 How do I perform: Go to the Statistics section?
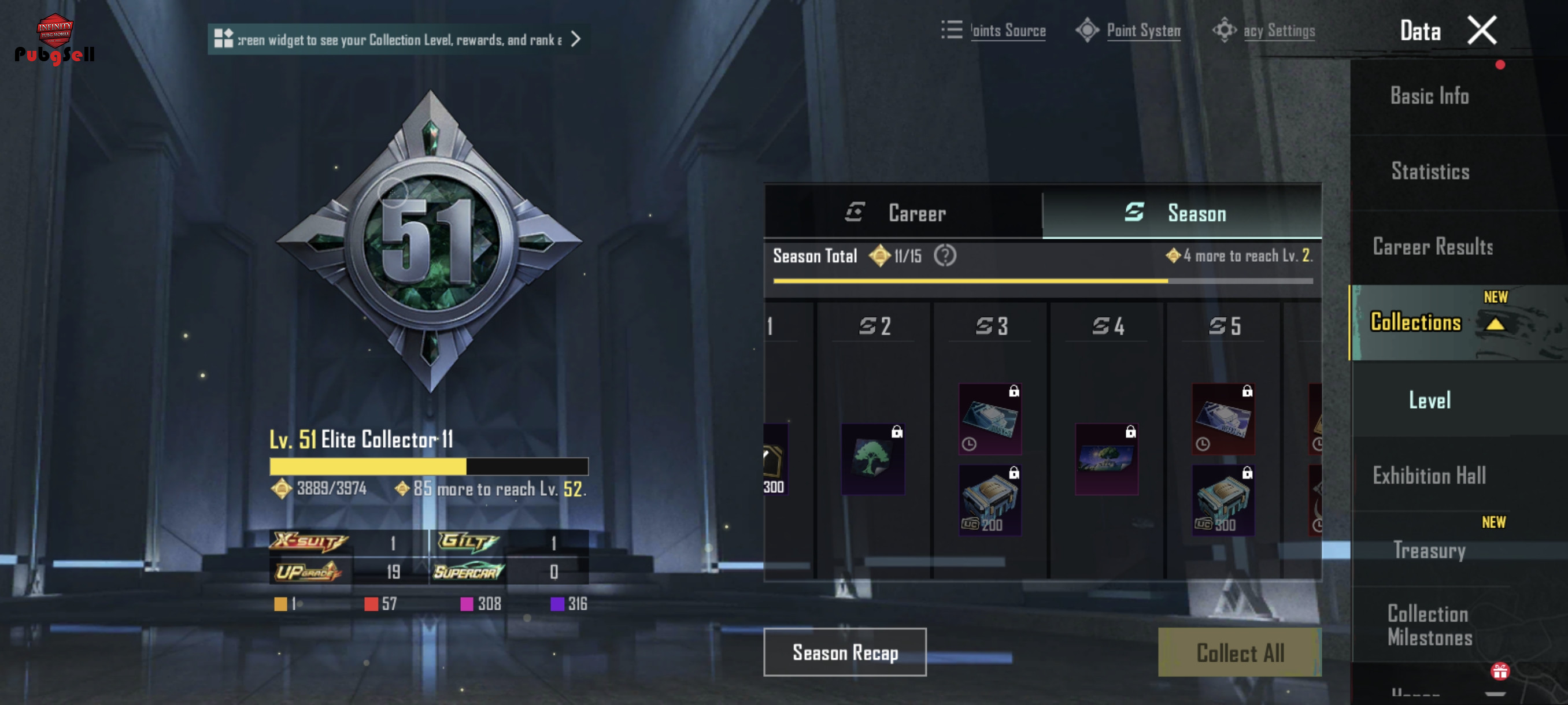1430,172
